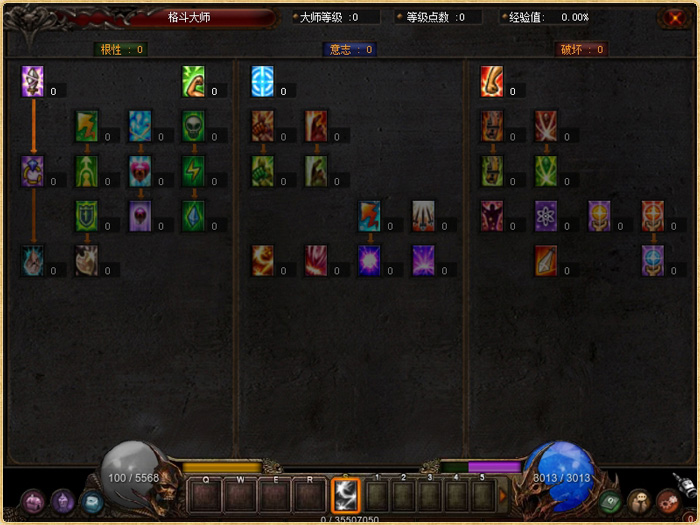This screenshot has width=700, height=525.
Task: Choose the purple orb skill icon
Action: click(140, 215)
